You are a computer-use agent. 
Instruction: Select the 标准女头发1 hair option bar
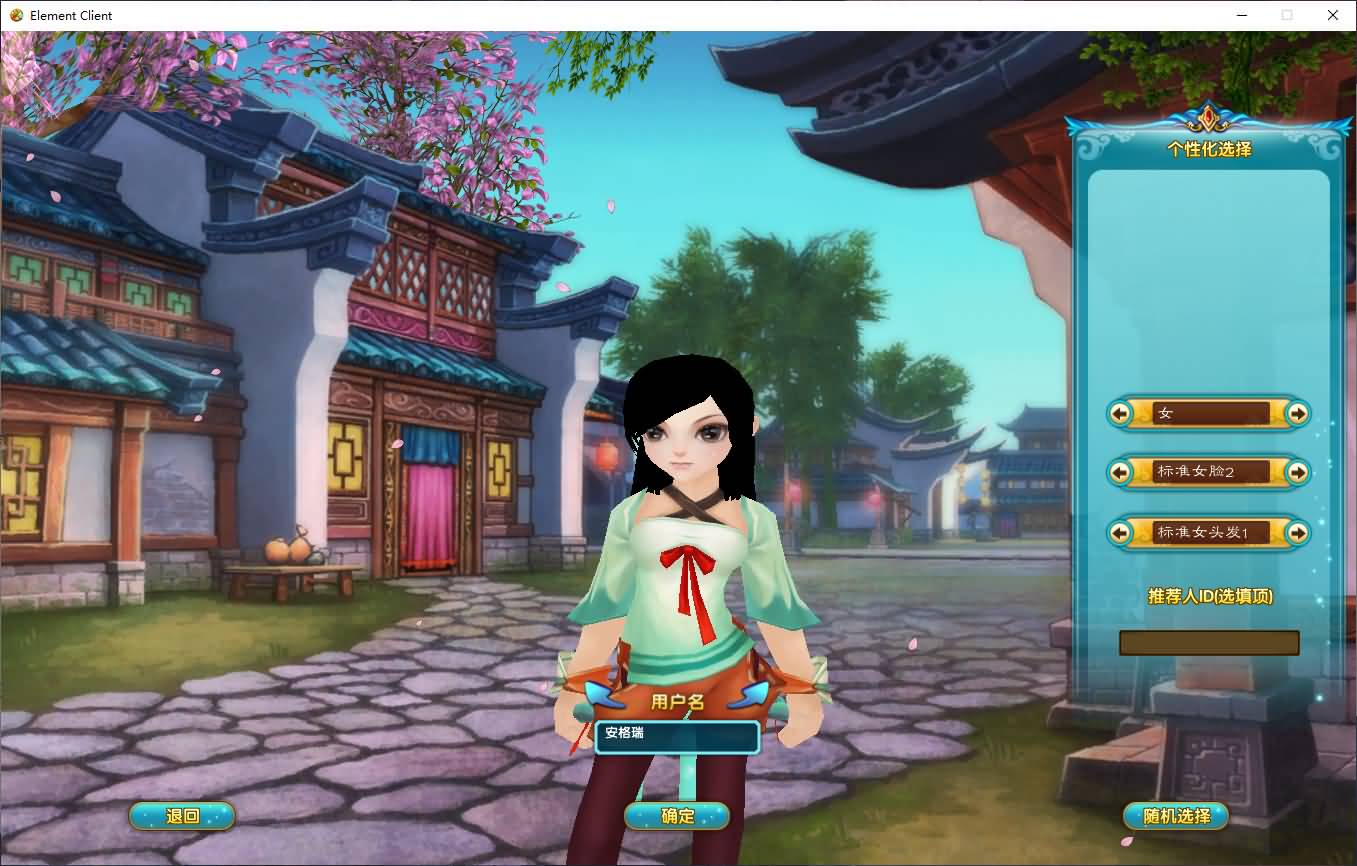coord(1209,533)
